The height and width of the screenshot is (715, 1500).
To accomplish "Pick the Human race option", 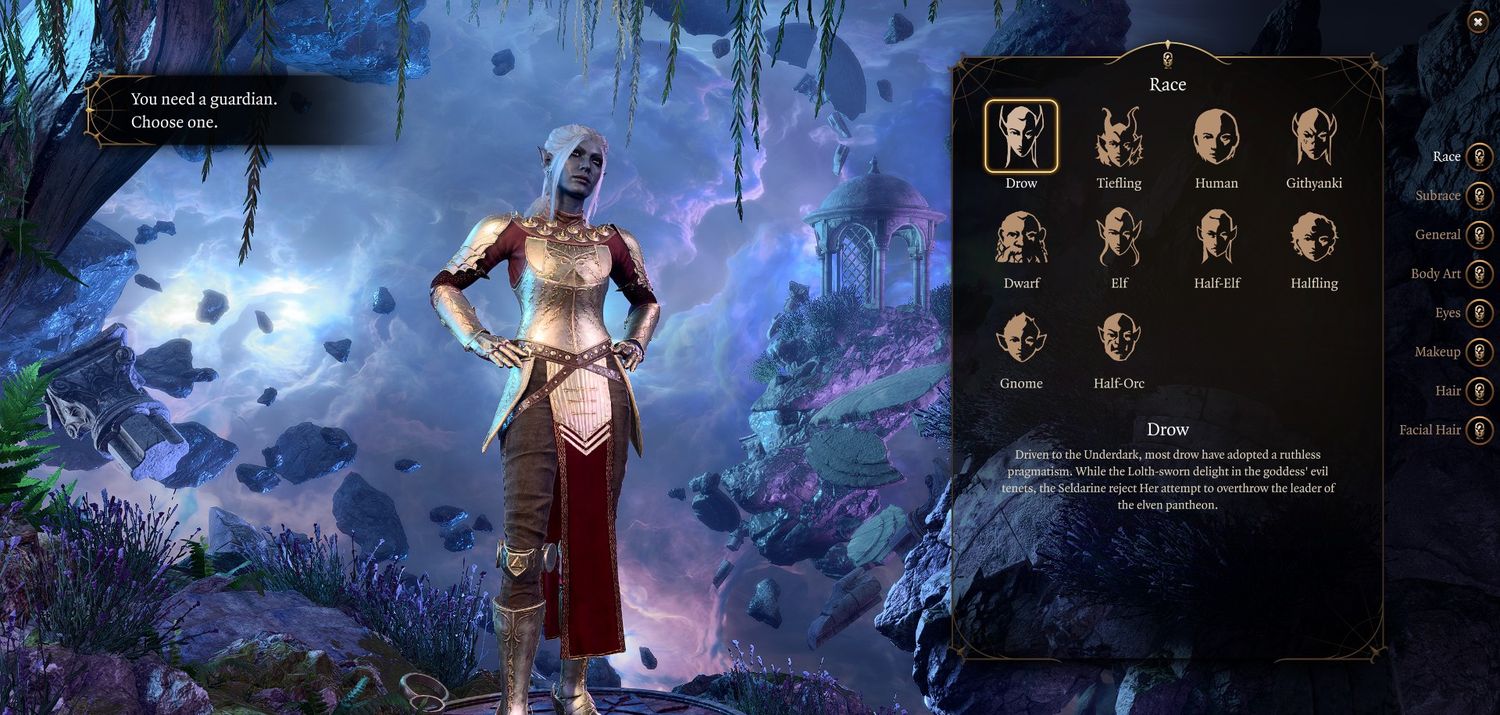I will pyautogui.click(x=1216, y=136).
